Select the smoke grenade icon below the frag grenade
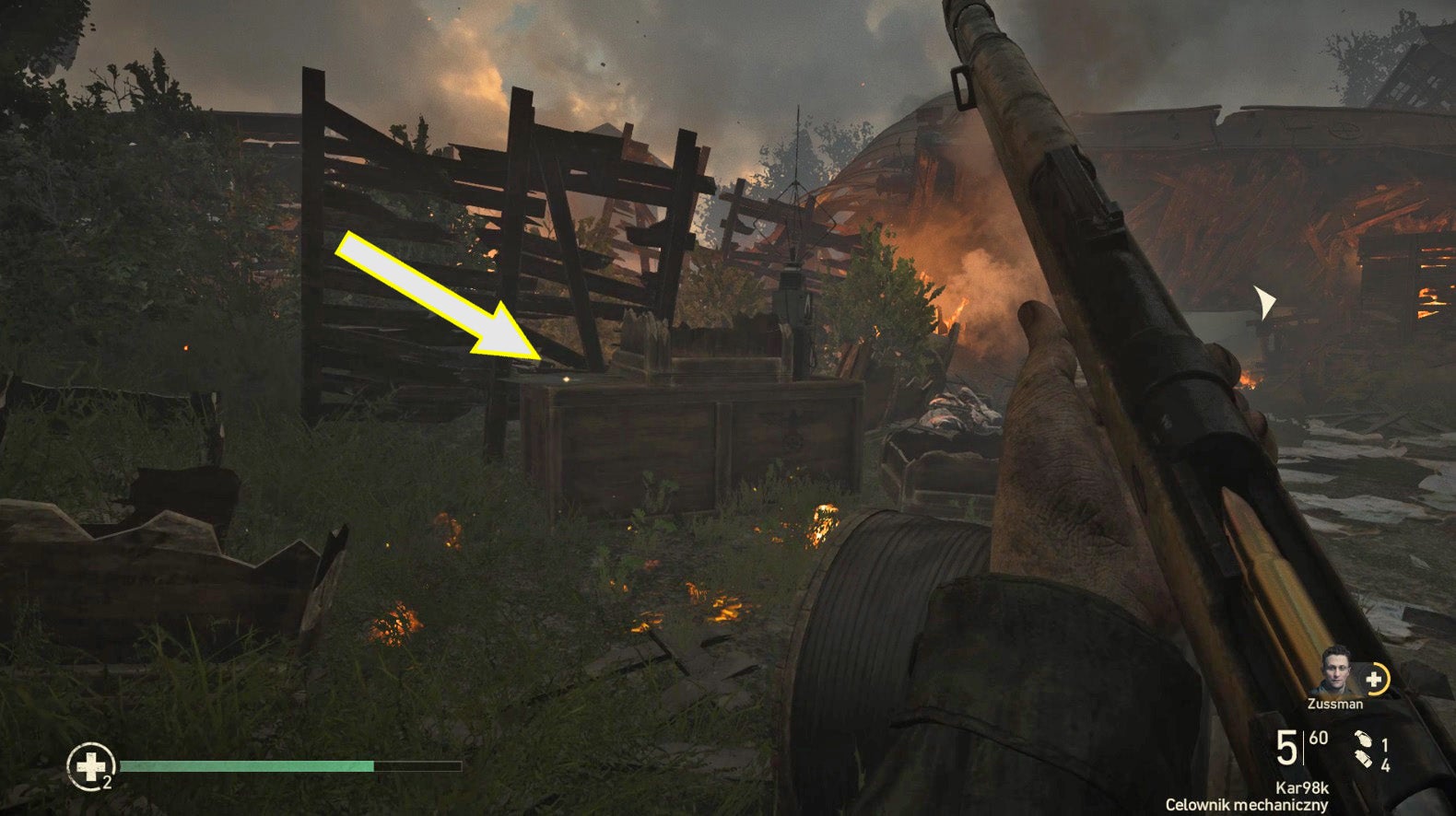1456x816 pixels. (x=1365, y=759)
